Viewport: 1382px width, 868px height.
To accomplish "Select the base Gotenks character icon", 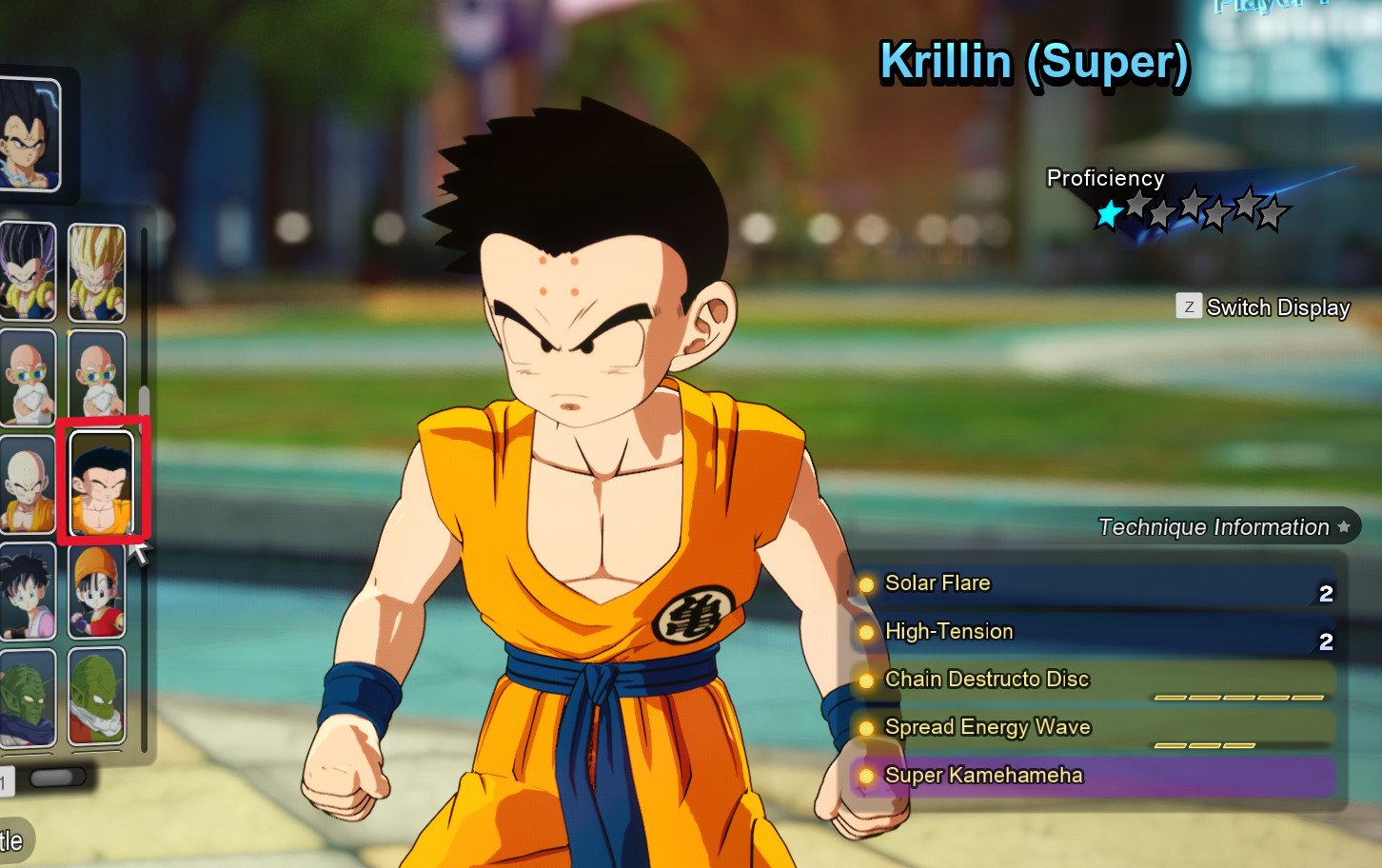I will click(x=29, y=273).
